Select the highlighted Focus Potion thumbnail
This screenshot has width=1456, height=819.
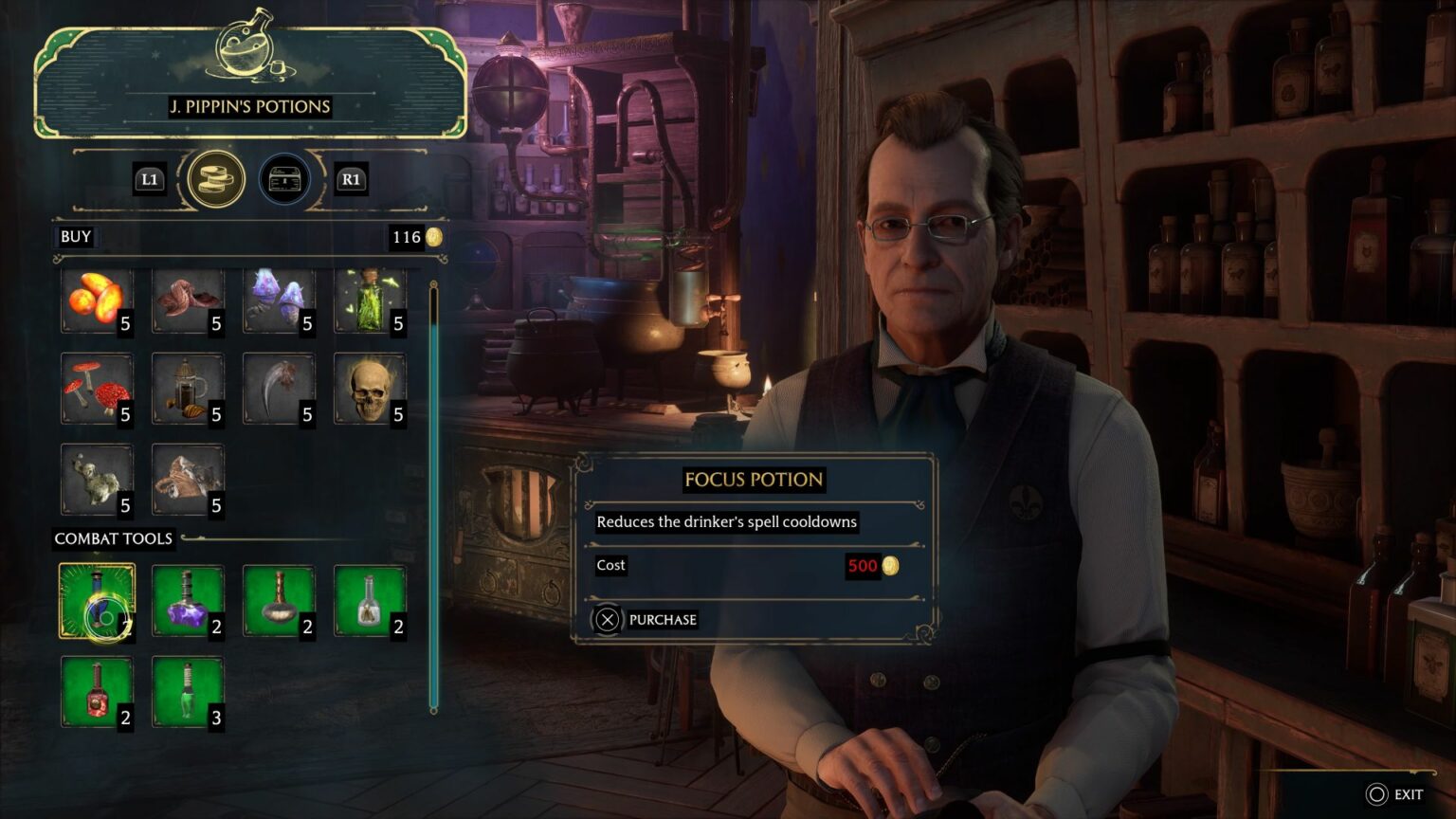[x=98, y=600]
